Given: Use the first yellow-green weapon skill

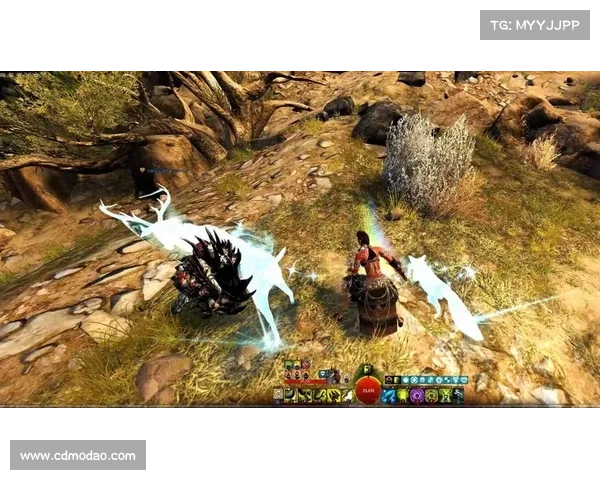Looking at the screenshot, I should (292, 396).
